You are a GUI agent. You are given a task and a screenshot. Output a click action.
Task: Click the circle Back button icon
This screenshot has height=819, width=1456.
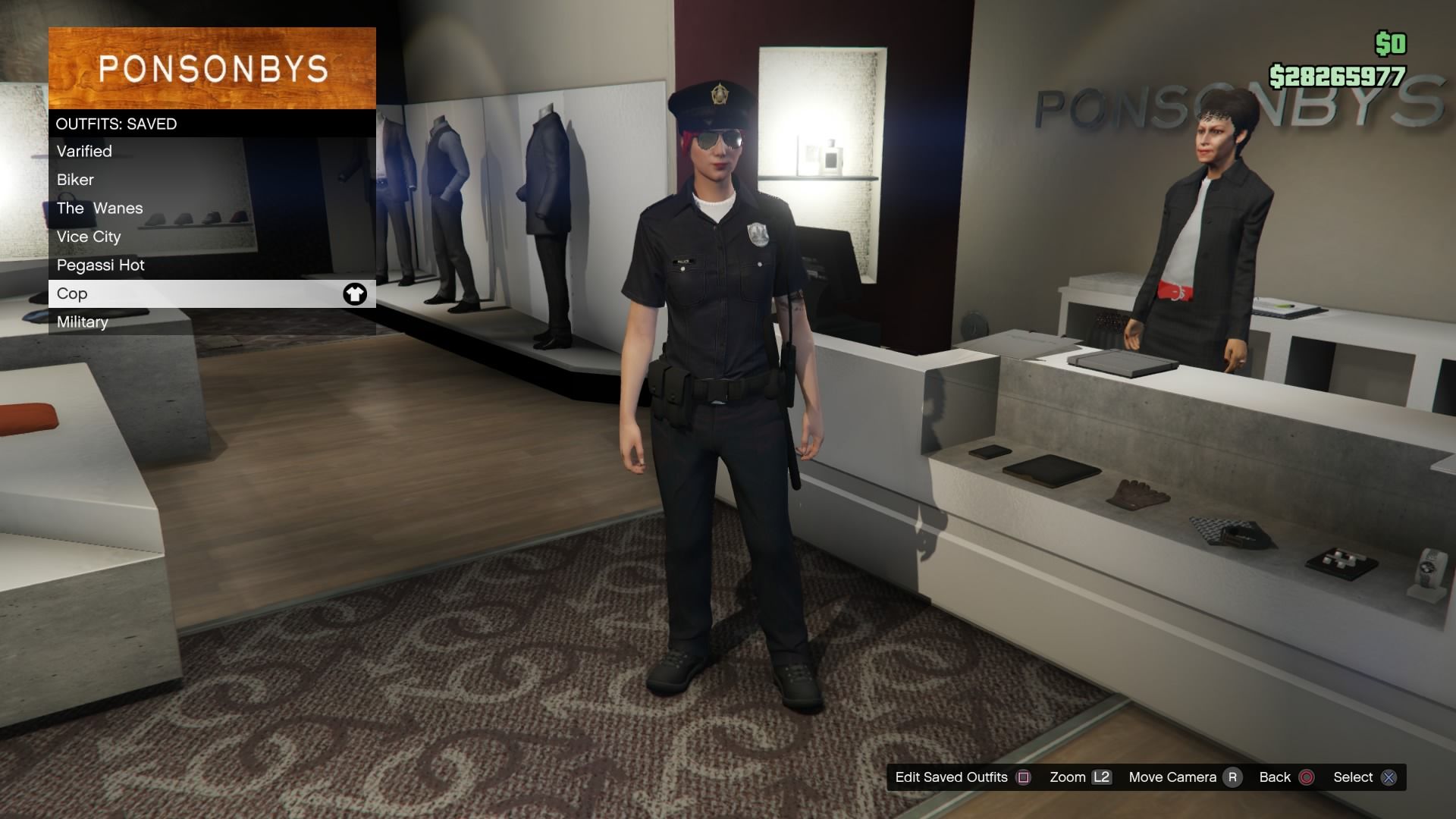pyautogui.click(x=1306, y=777)
